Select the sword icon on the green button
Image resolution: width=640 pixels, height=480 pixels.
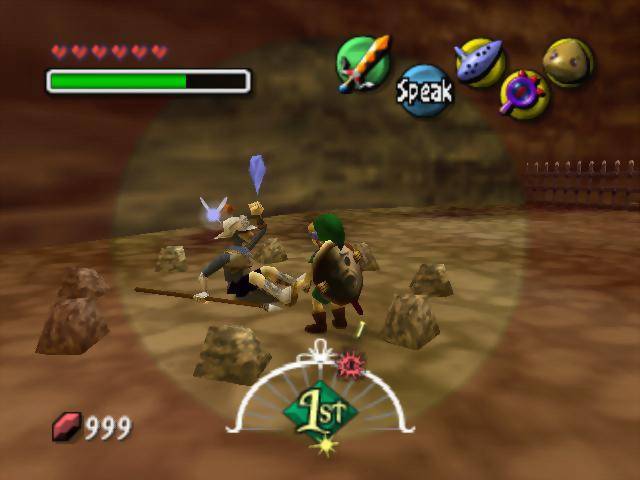(361, 63)
